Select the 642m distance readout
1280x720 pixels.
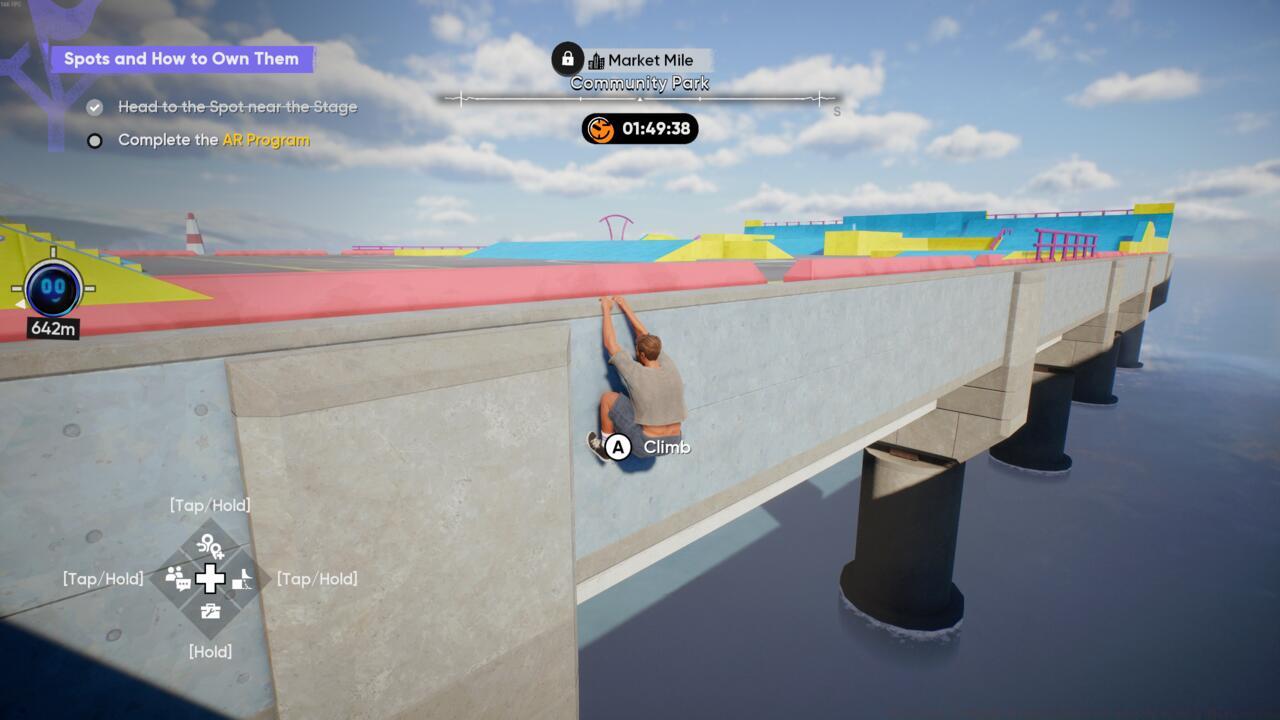click(52, 327)
